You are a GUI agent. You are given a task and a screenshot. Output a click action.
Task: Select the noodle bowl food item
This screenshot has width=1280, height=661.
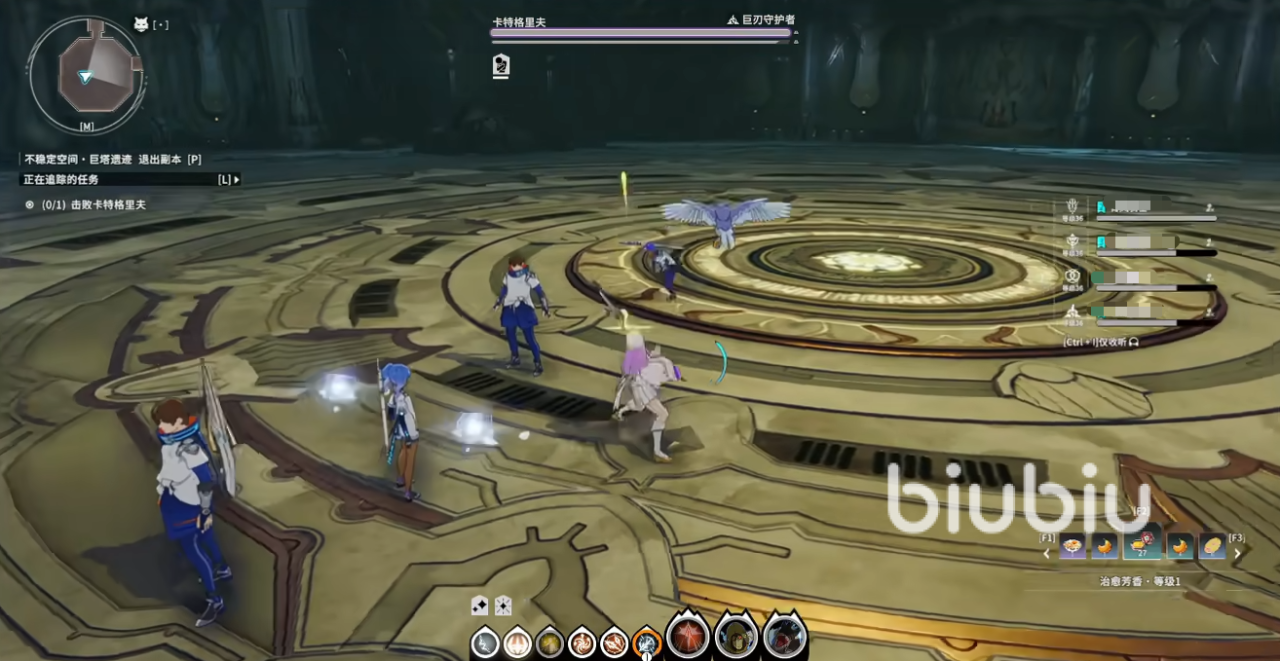tap(1073, 547)
